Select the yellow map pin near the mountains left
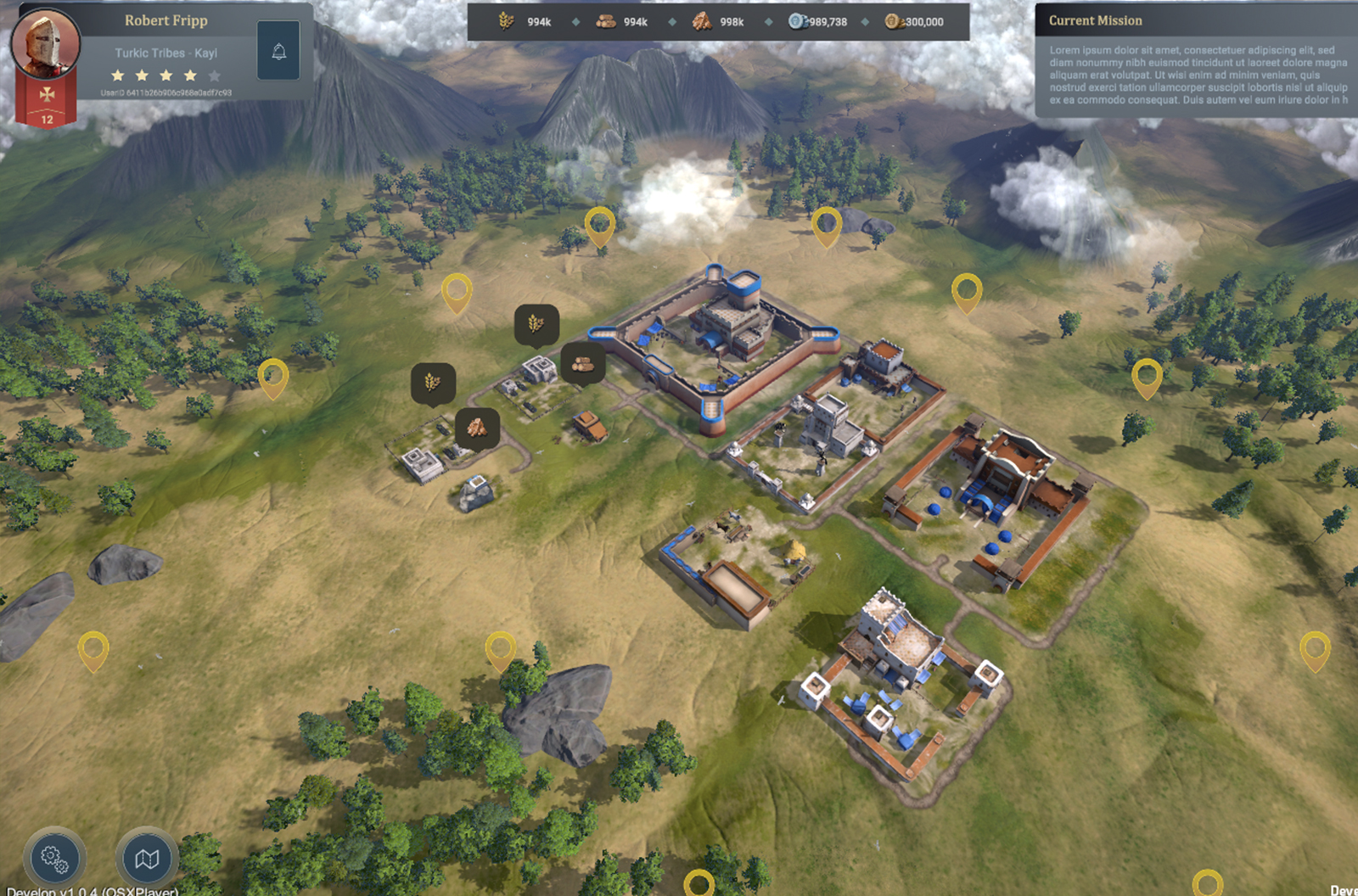Viewport: 1358px width, 896px height. click(273, 378)
